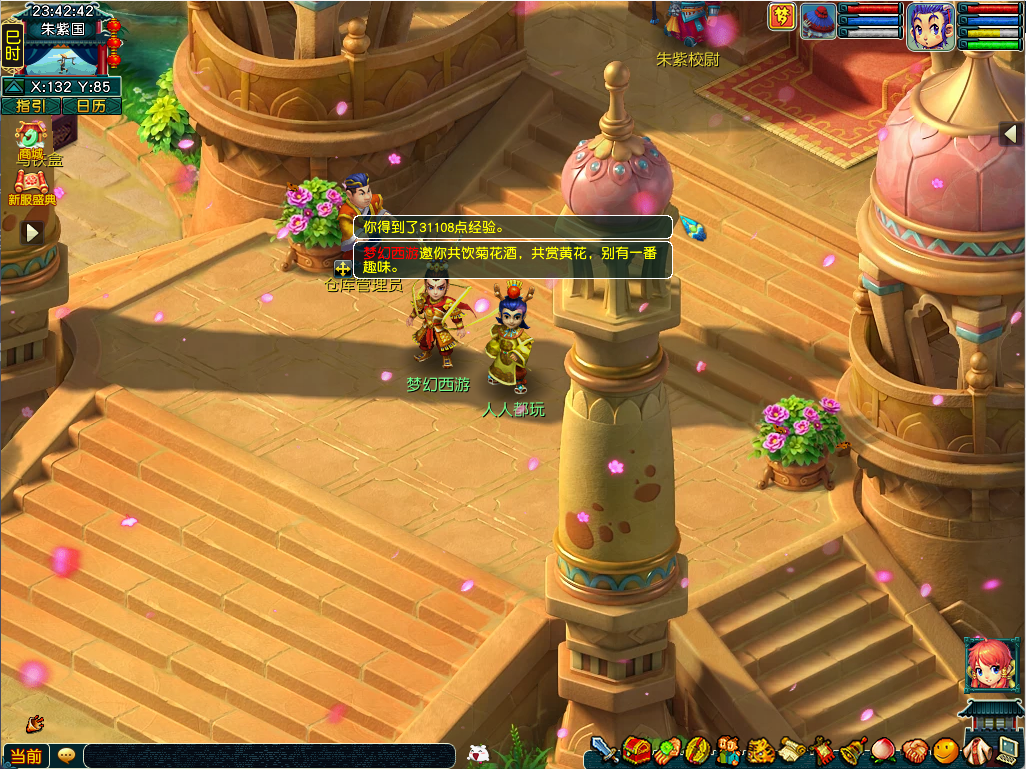Image resolution: width=1026 pixels, height=769 pixels.
Task: Click the 当前 chat channel button
Action: (x=26, y=756)
